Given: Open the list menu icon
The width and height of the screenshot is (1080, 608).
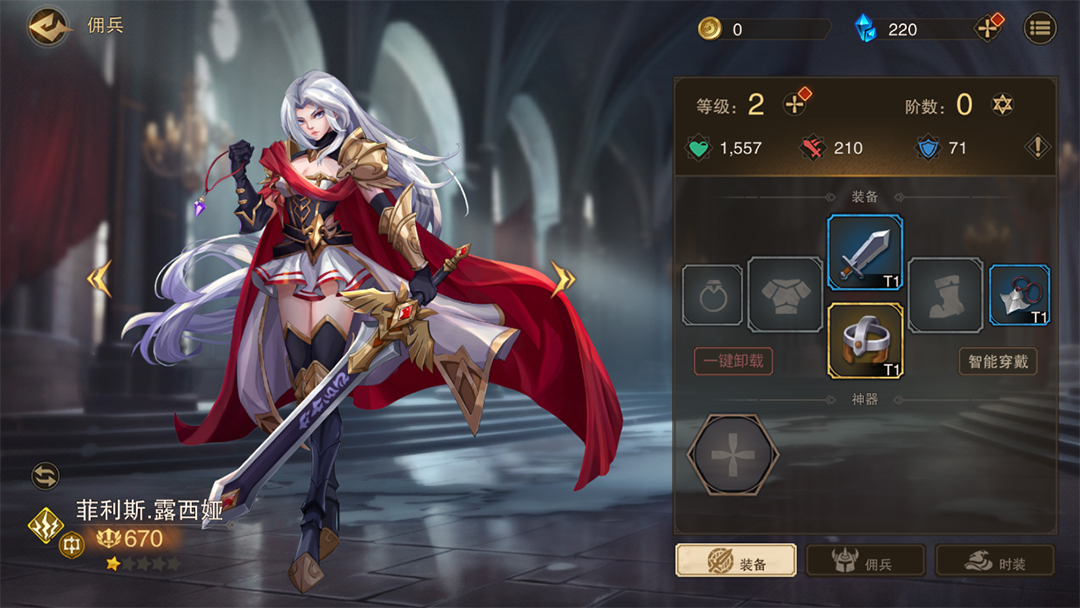Looking at the screenshot, I should point(1040,28).
